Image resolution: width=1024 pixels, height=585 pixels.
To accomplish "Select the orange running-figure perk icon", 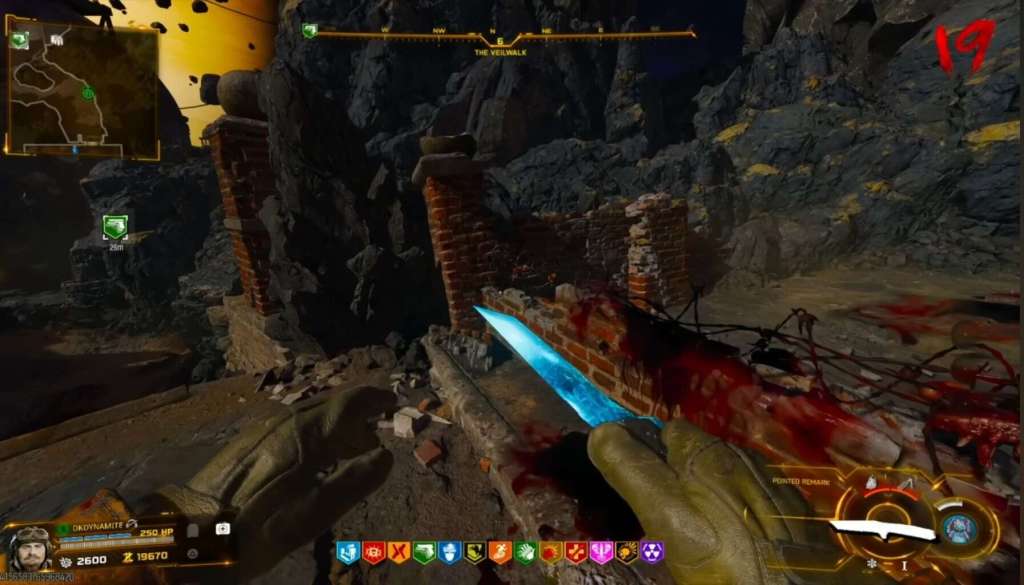I will pyautogui.click(x=501, y=552).
